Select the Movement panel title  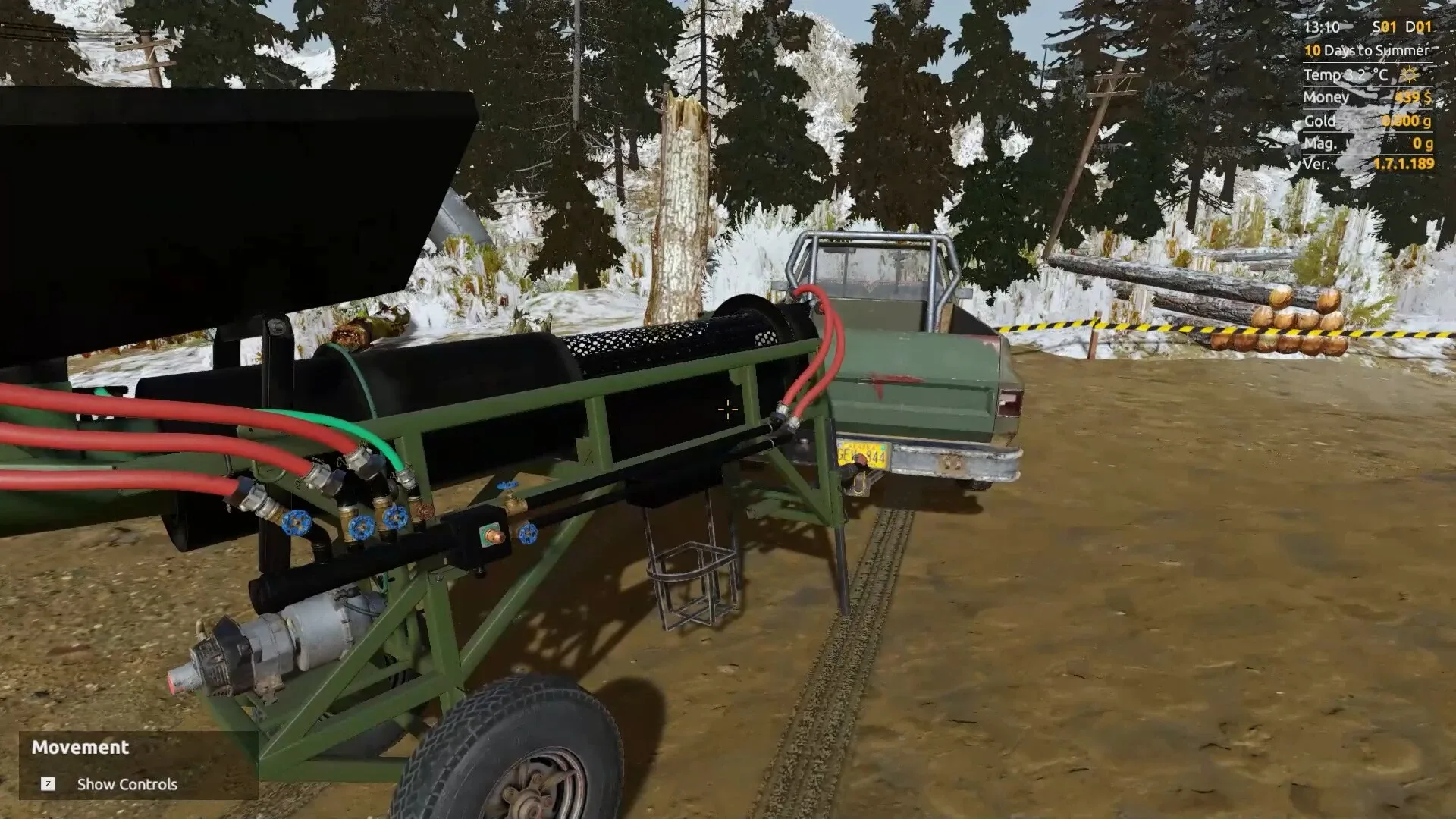tap(80, 748)
